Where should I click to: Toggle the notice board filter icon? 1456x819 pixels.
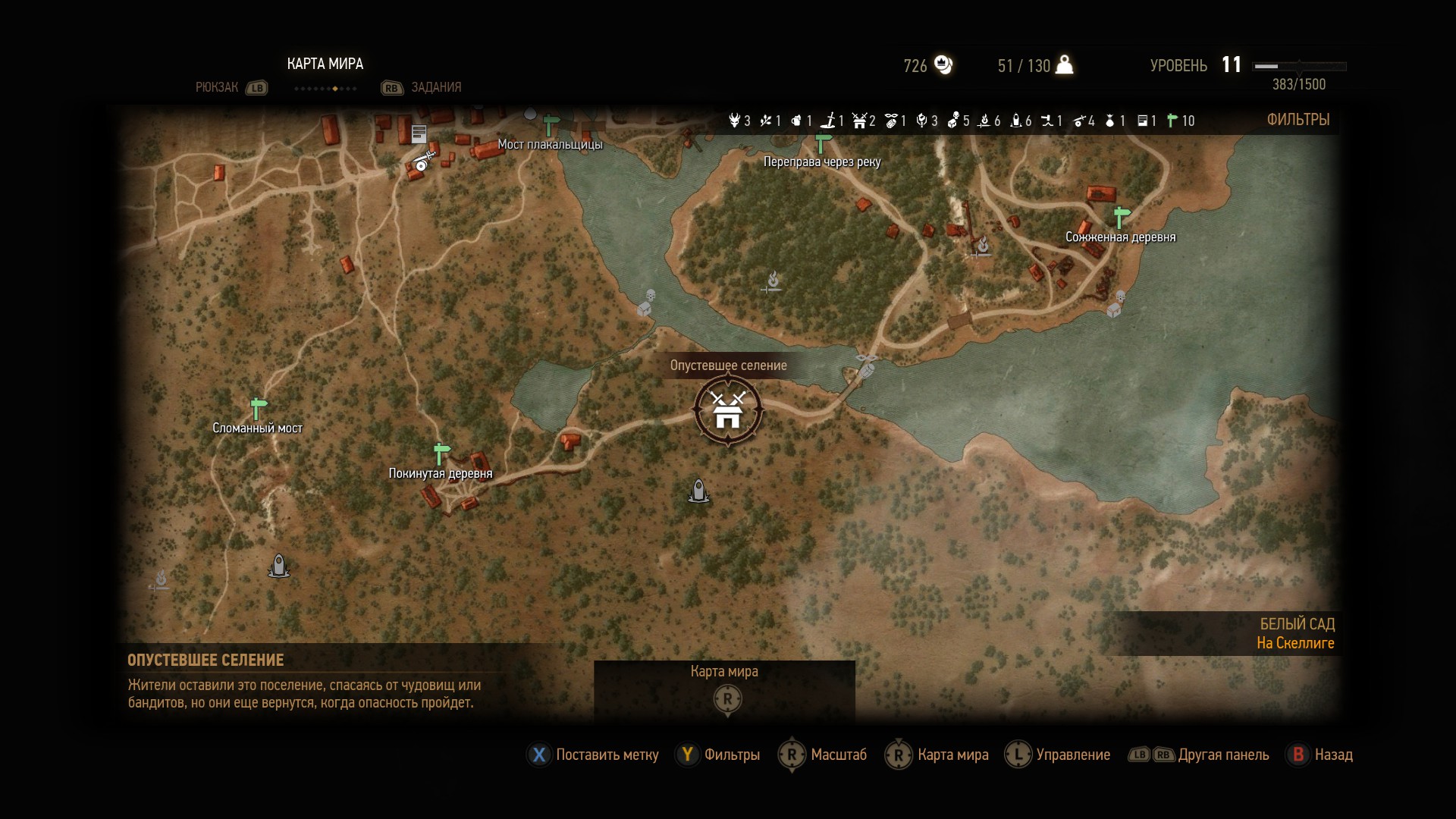tap(1143, 121)
